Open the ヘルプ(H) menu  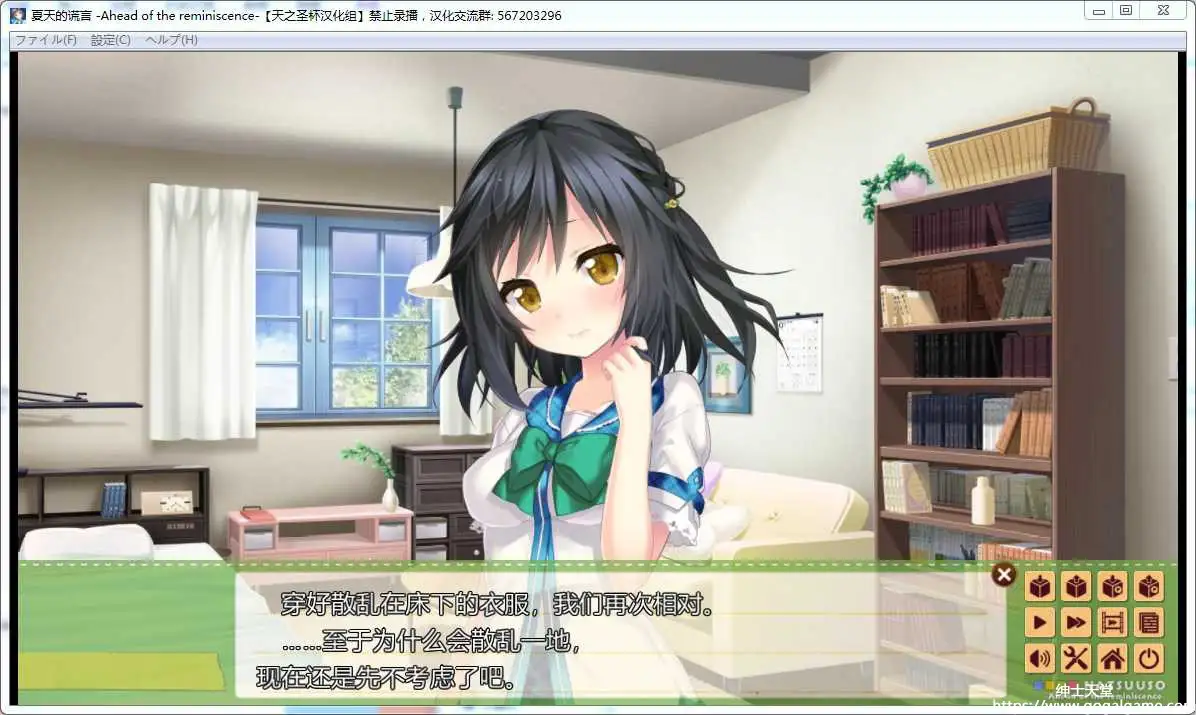click(x=171, y=40)
